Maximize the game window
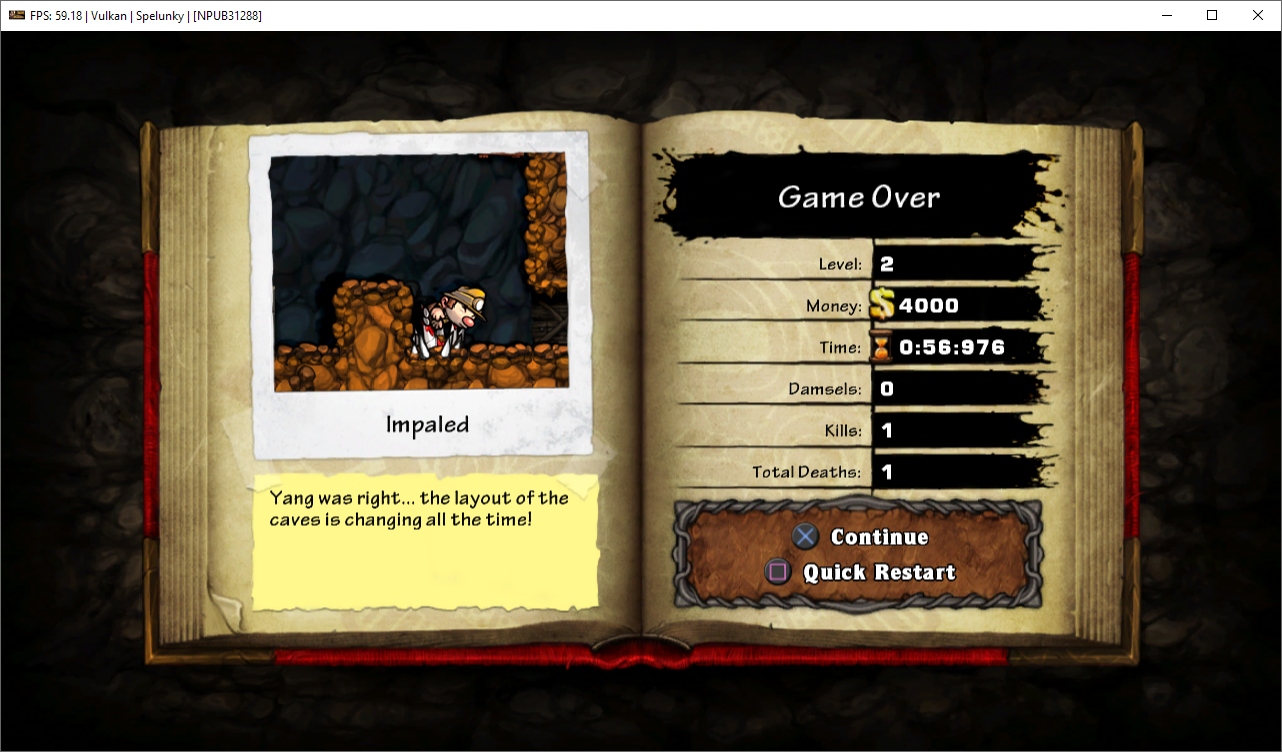1282x752 pixels. [1212, 15]
